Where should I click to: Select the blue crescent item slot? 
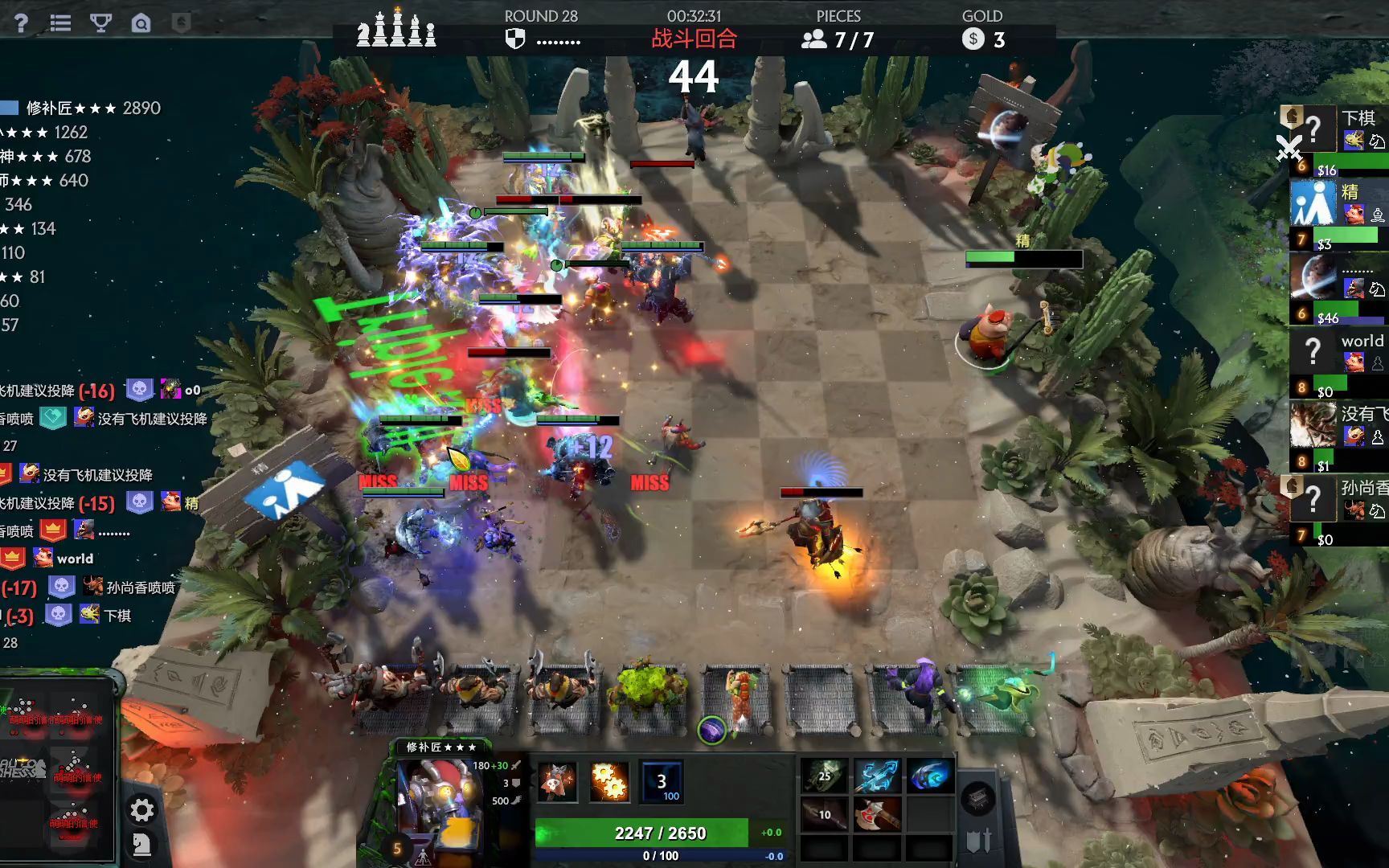click(929, 776)
